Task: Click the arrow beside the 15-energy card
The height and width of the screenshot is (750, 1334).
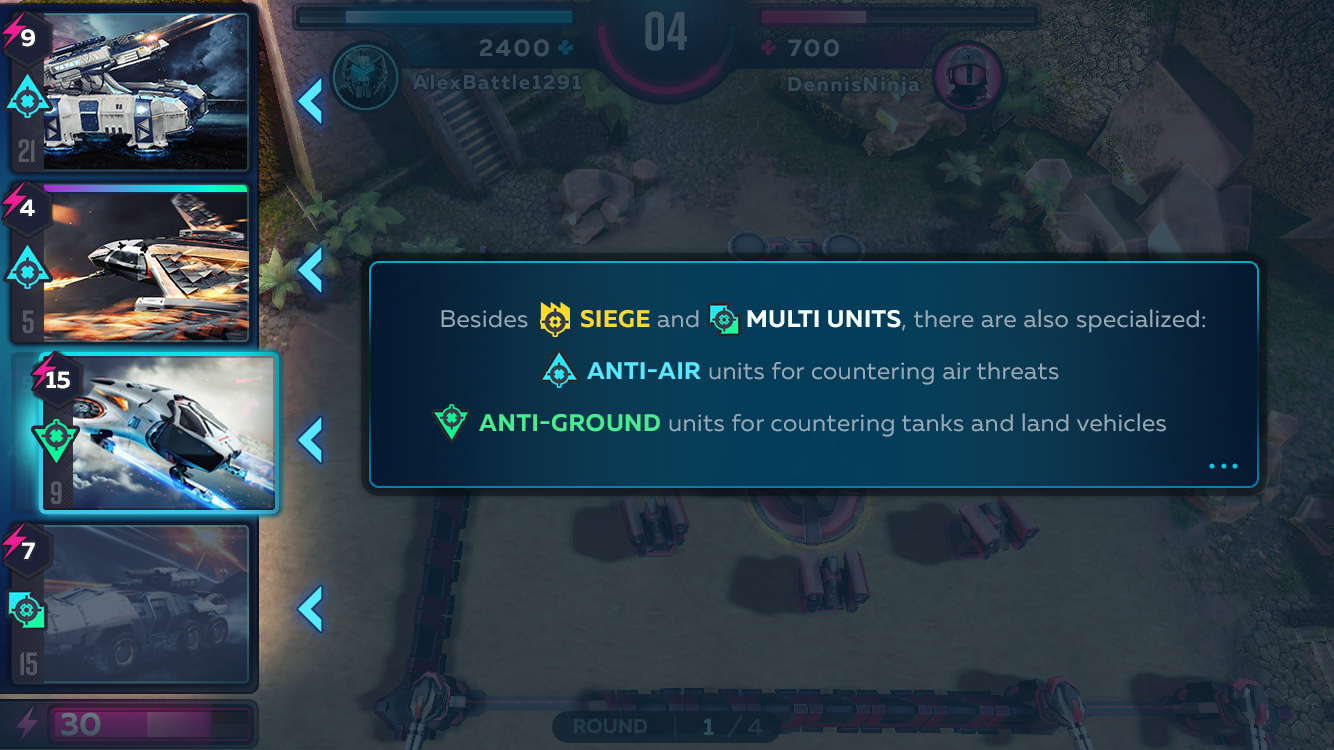Action: point(311,440)
